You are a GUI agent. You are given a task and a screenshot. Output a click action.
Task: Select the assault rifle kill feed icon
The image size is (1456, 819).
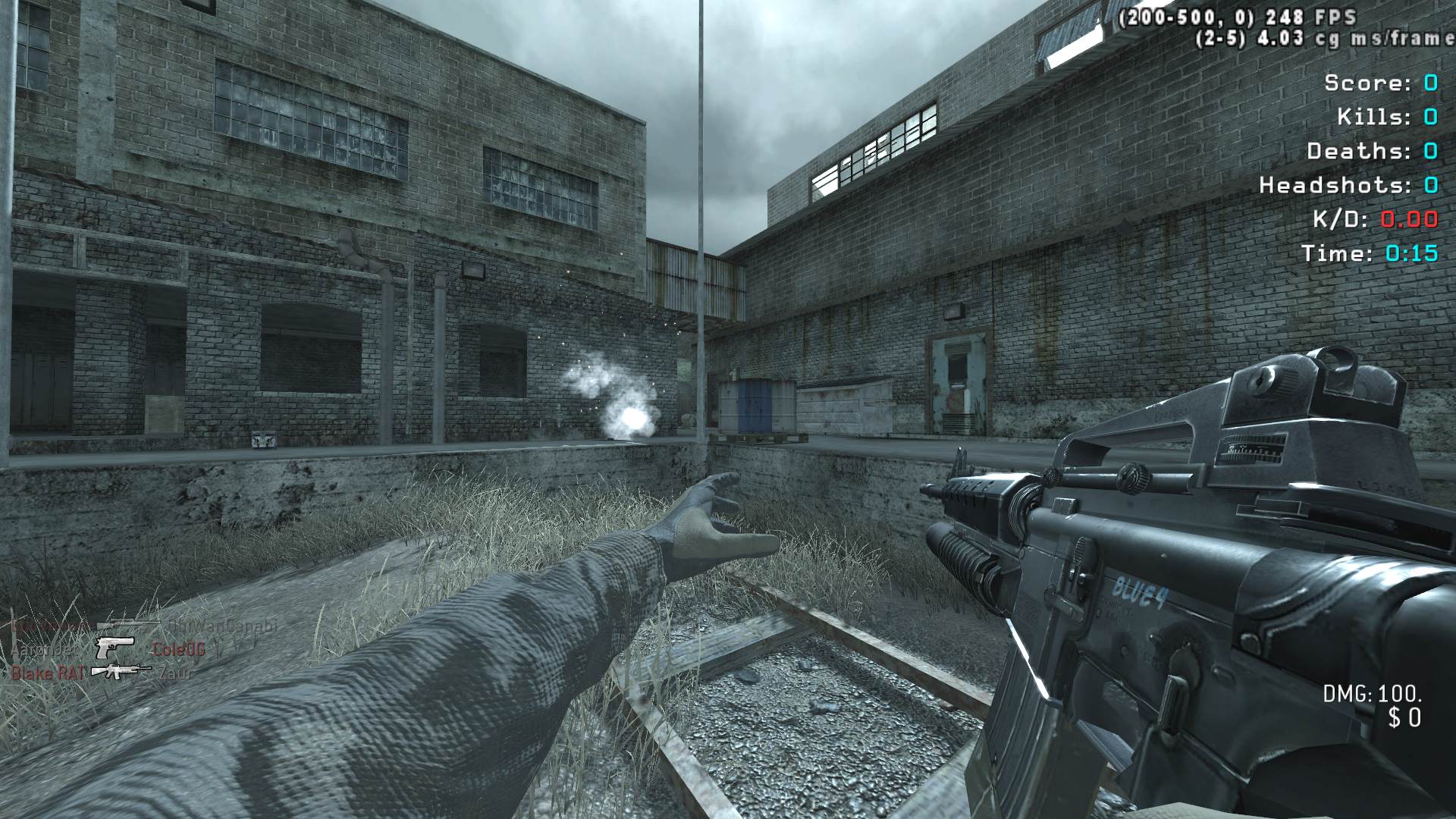[x=120, y=671]
